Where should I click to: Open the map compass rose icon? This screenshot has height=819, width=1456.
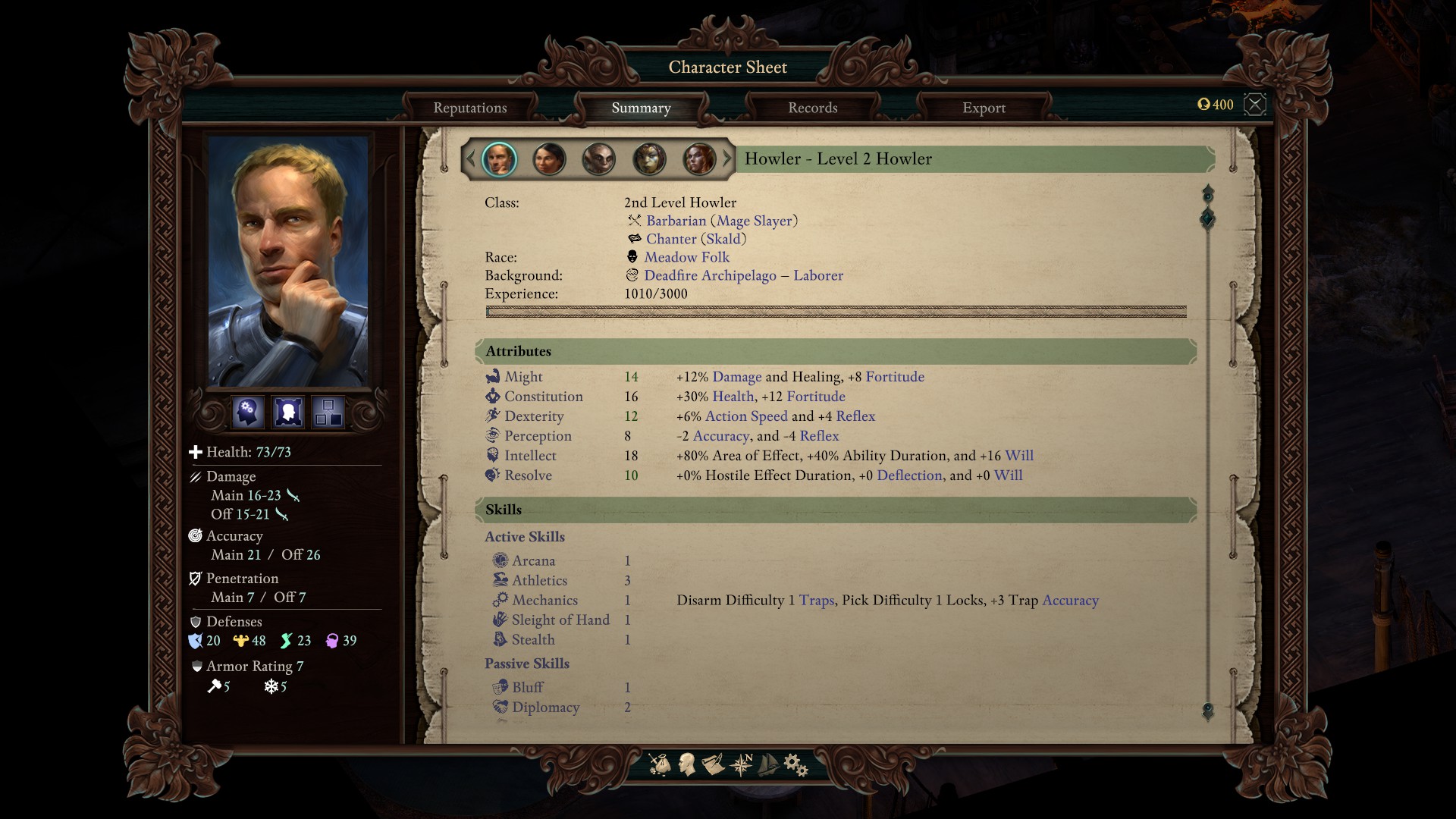coord(741,764)
